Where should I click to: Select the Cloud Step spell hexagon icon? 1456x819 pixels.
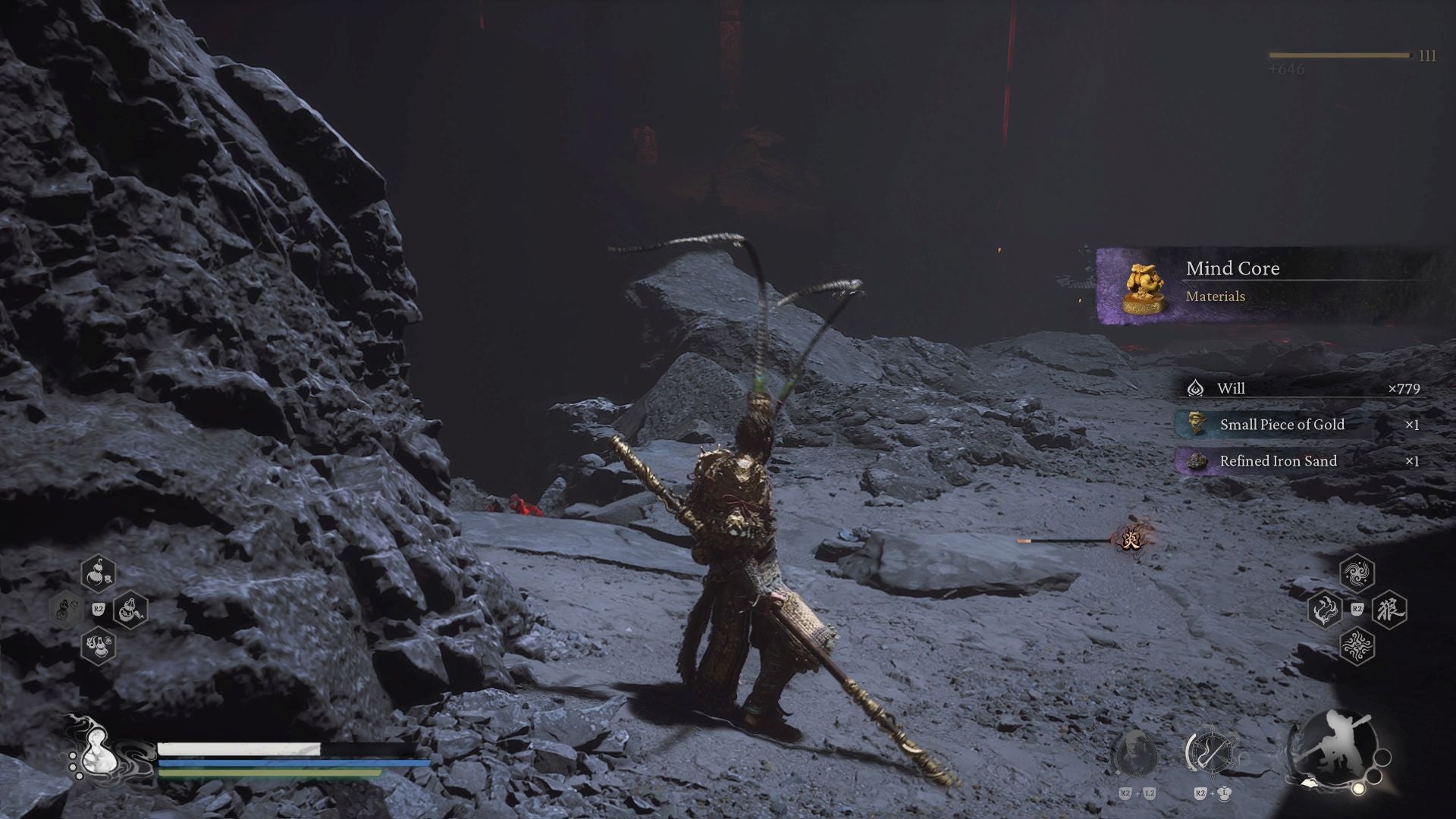tap(1357, 574)
